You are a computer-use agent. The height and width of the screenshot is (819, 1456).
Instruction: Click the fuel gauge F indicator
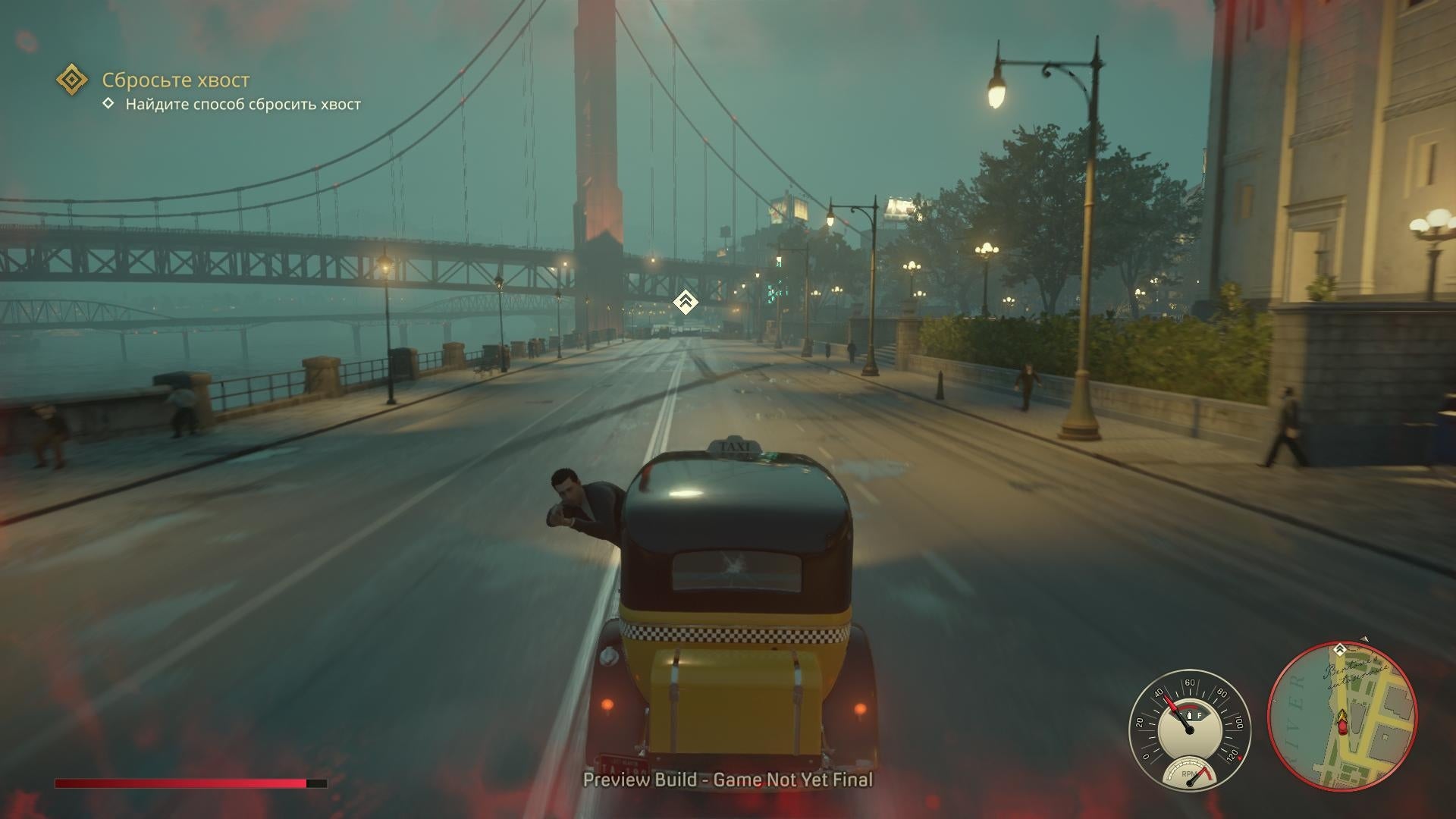[x=1200, y=714]
